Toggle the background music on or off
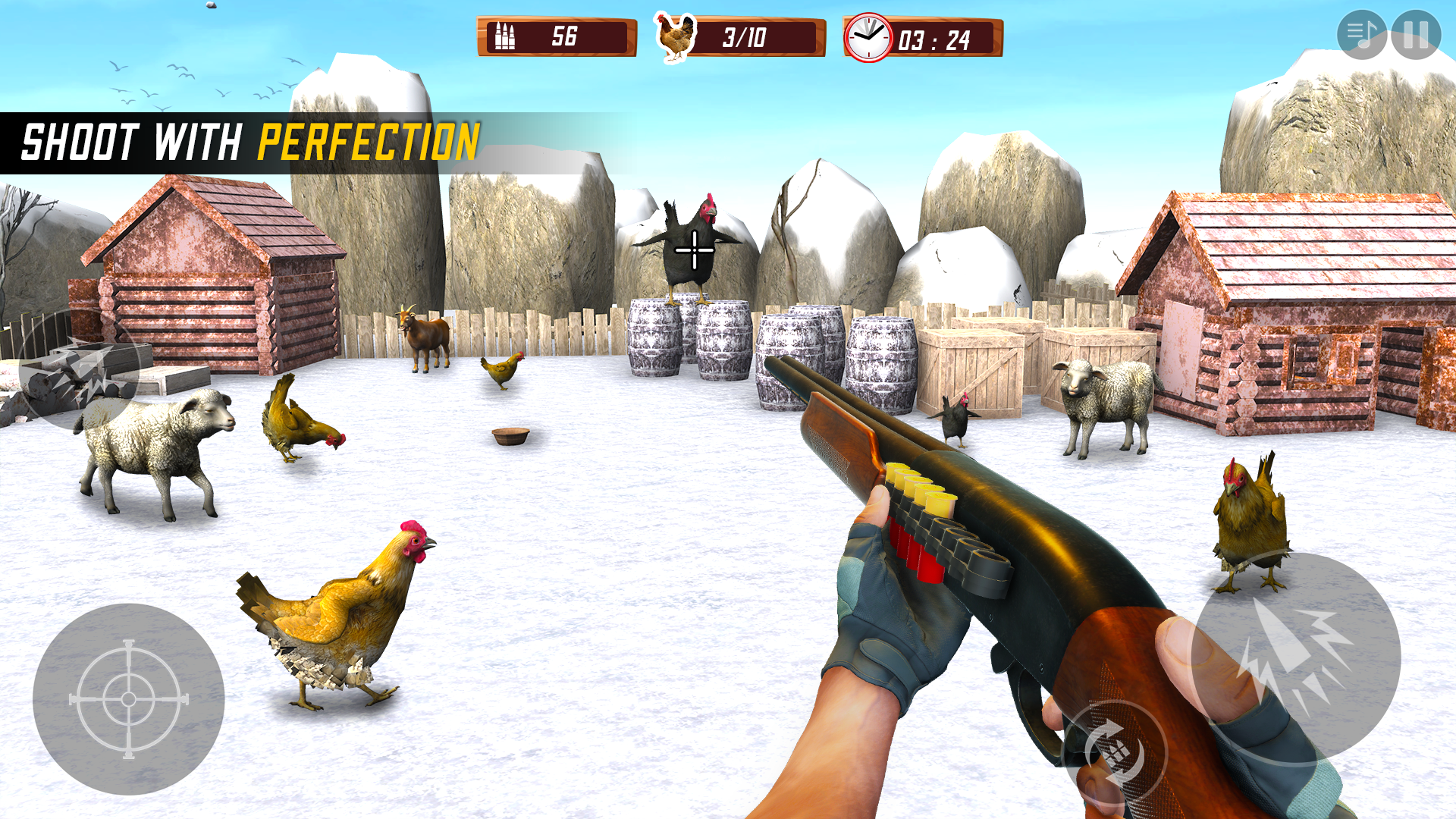 (1361, 34)
